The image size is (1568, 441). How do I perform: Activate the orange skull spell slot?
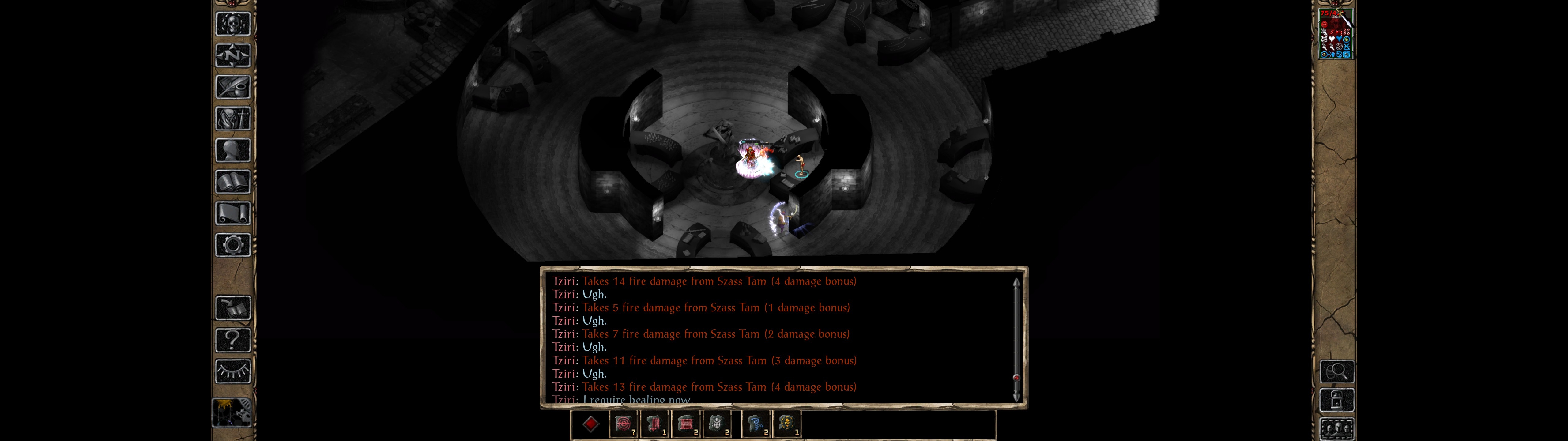(x=787, y=424)
